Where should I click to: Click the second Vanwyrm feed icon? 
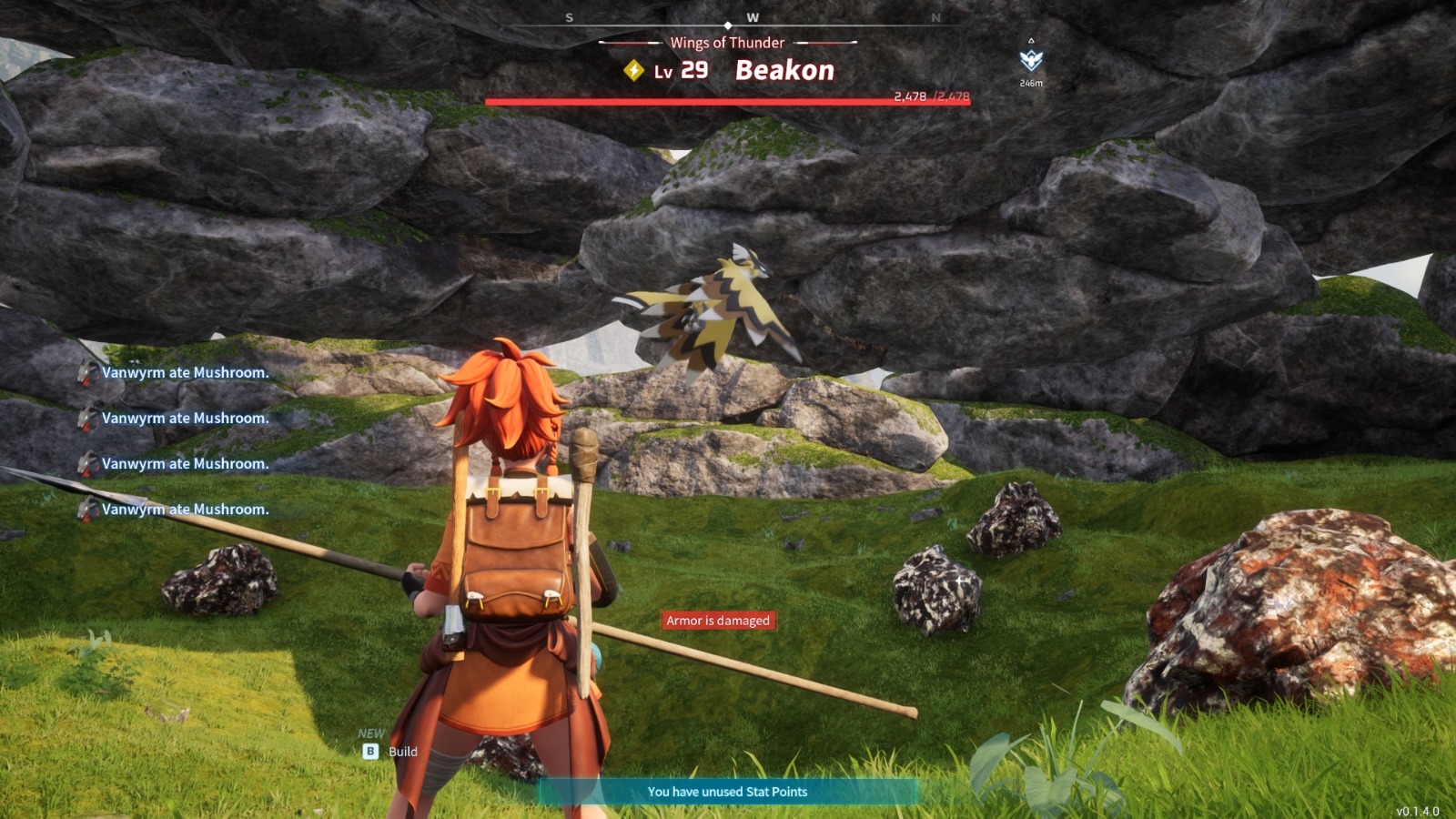point(88,418)
